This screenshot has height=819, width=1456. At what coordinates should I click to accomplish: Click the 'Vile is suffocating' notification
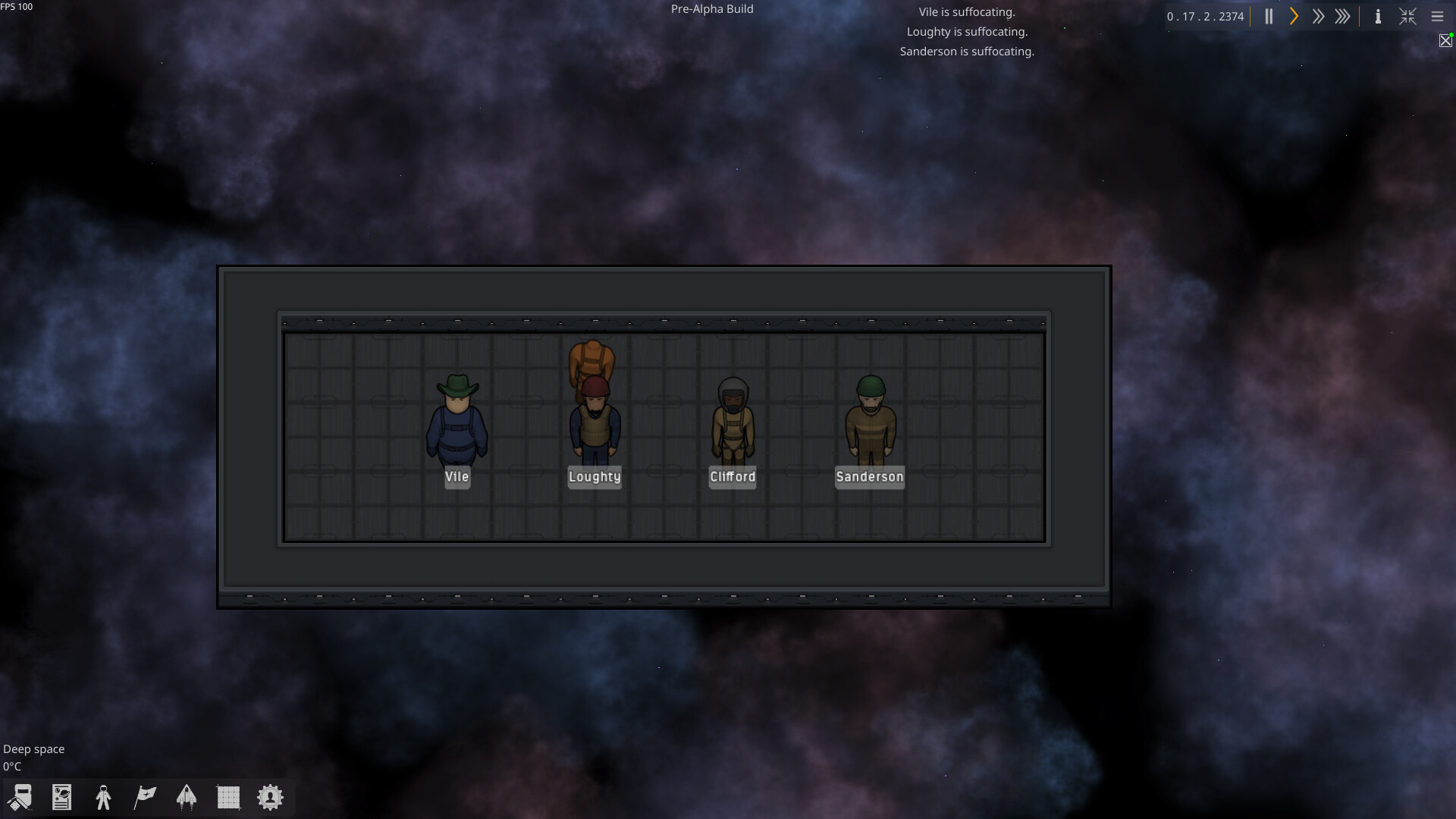[966, 11]
